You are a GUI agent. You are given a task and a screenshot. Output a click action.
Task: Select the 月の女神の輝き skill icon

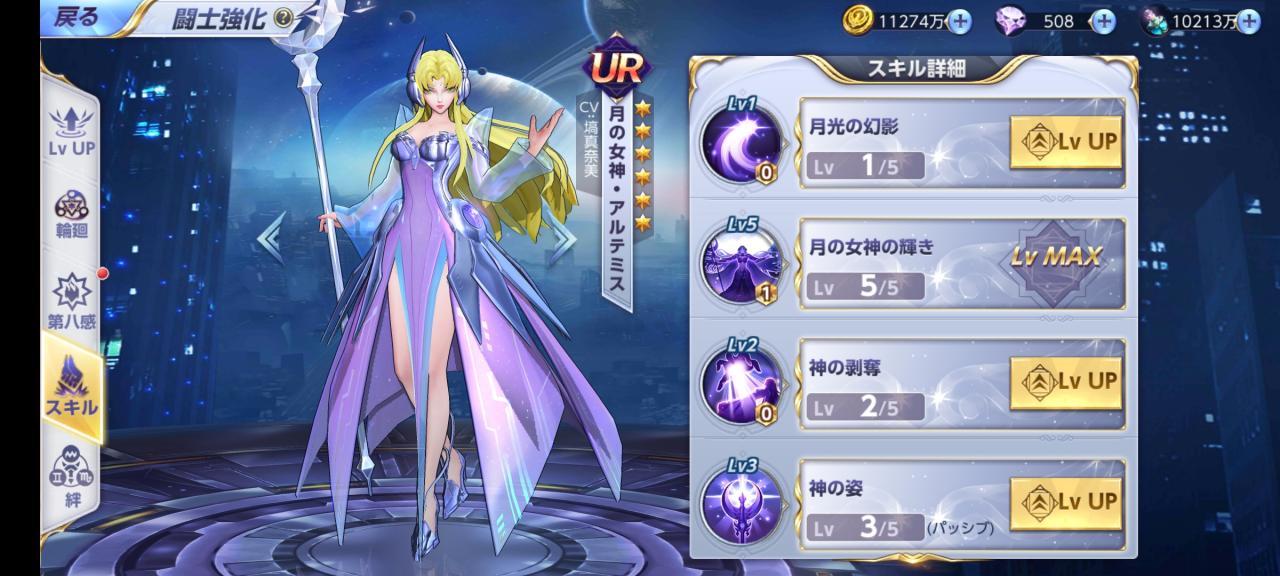point(741,263)
